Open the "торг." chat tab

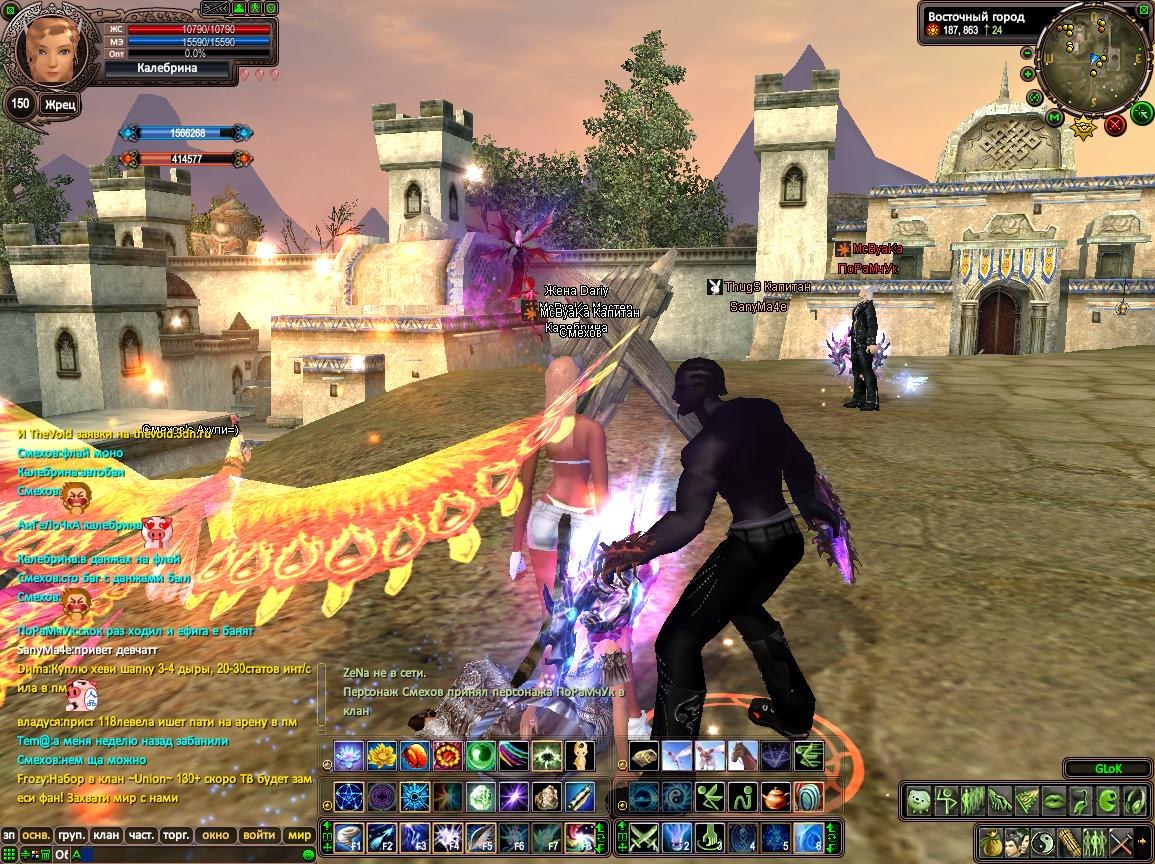point(176,834)
